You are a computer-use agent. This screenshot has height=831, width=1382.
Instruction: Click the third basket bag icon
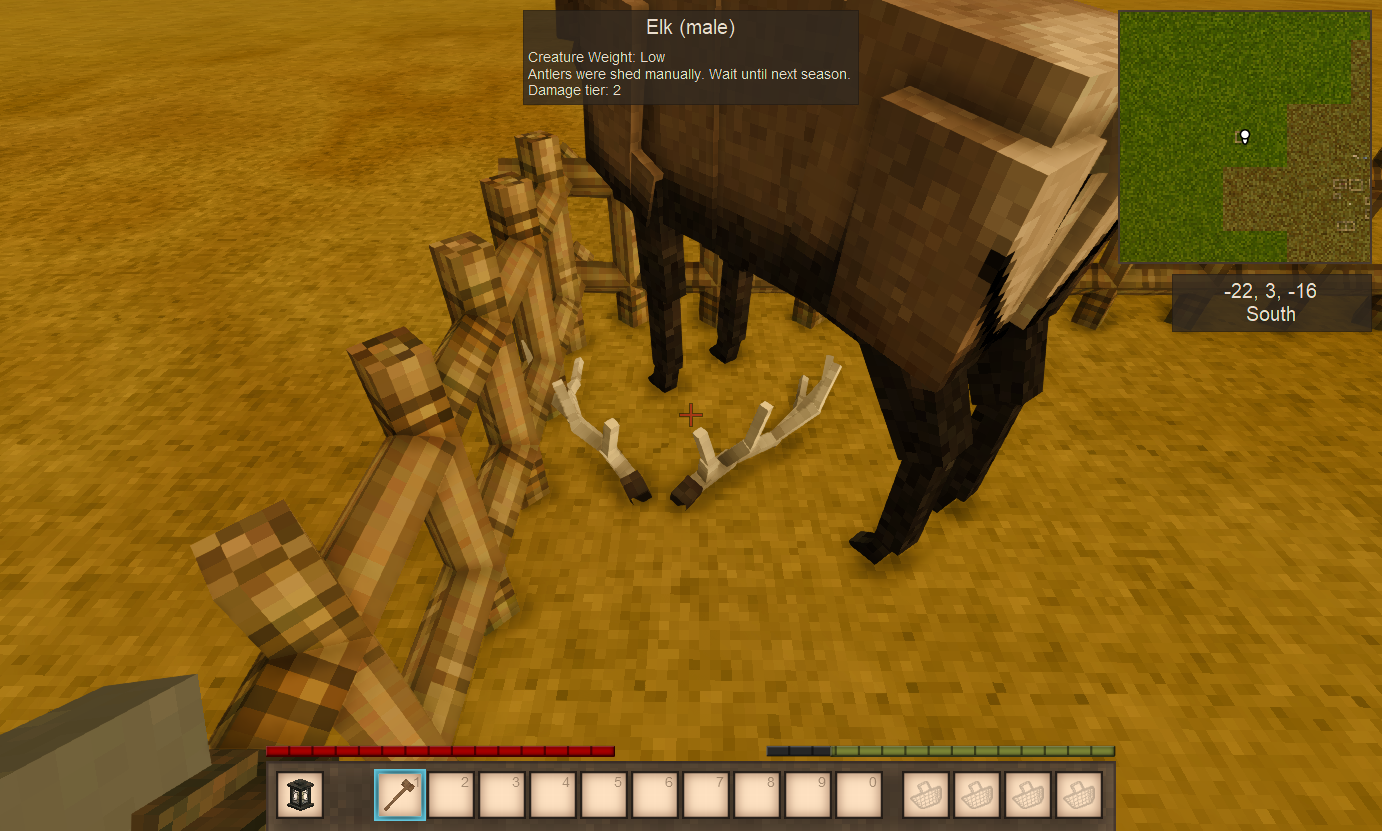[x=1027, y=794]
